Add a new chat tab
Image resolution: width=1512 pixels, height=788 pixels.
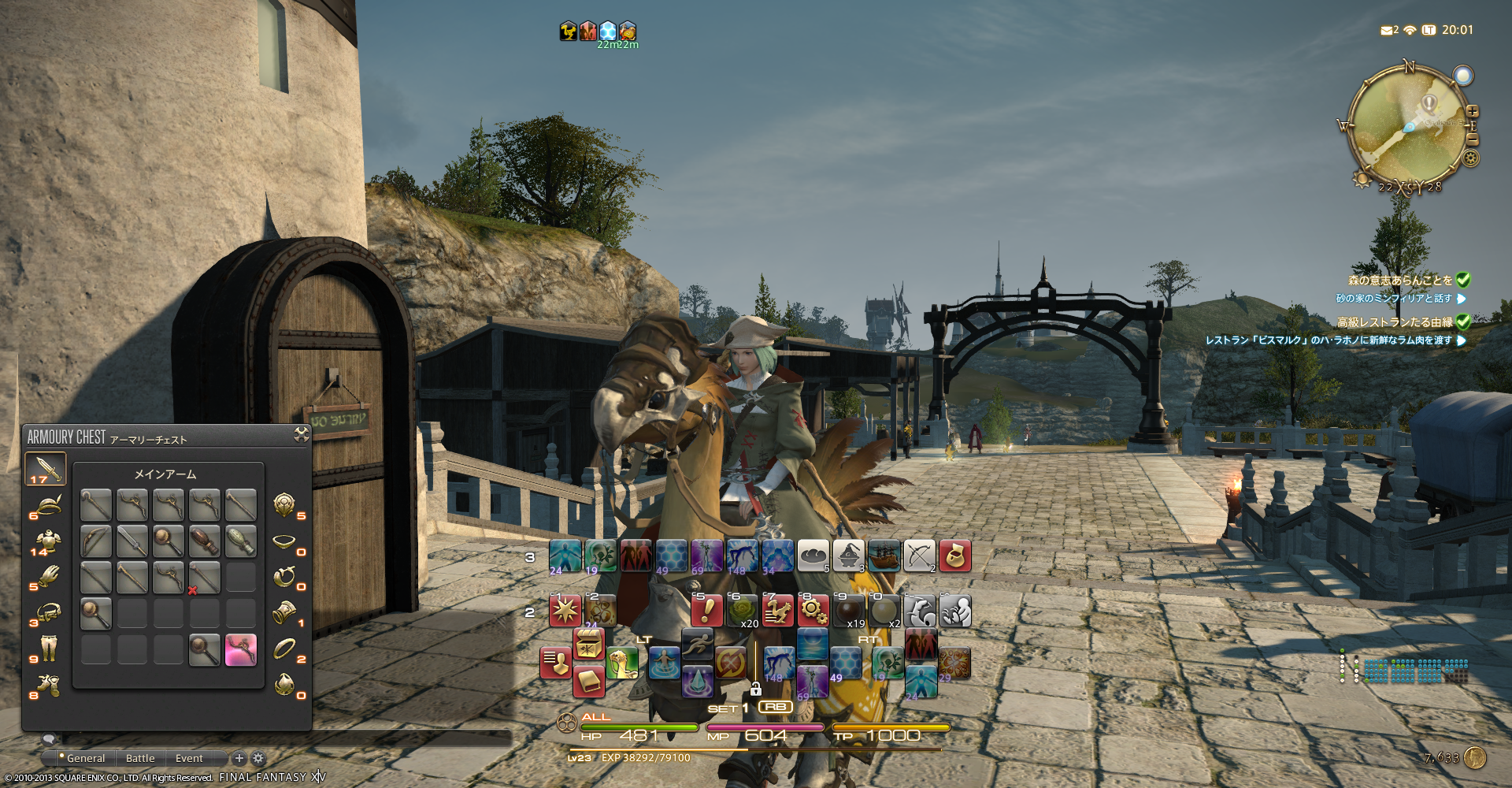tap(239, 758)
